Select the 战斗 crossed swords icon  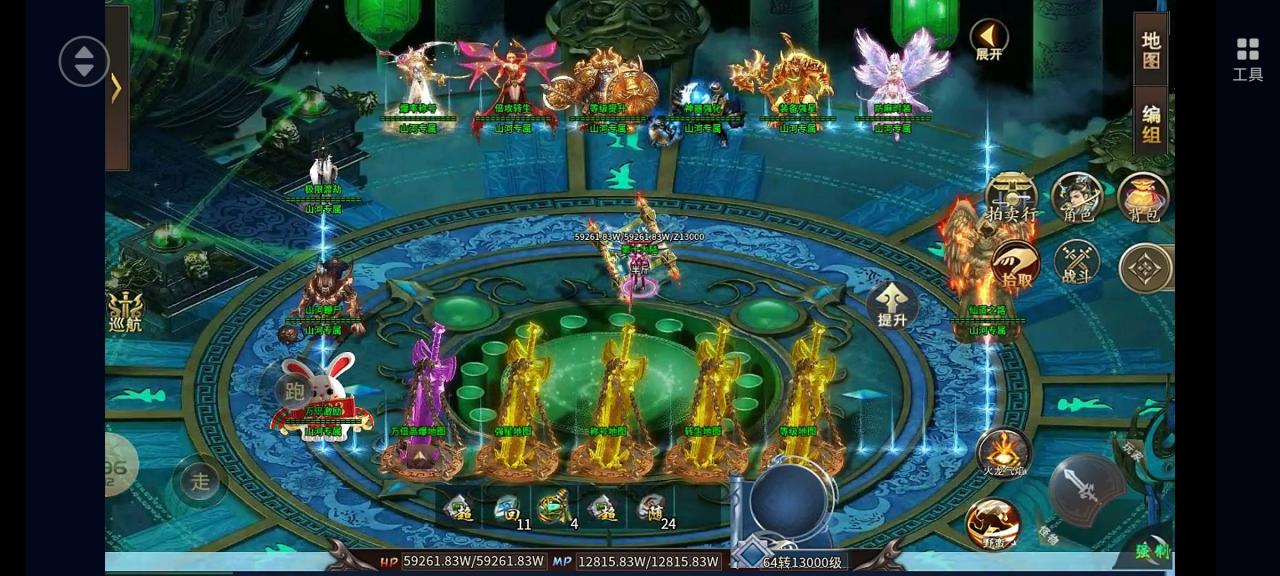pos(1077,264)
